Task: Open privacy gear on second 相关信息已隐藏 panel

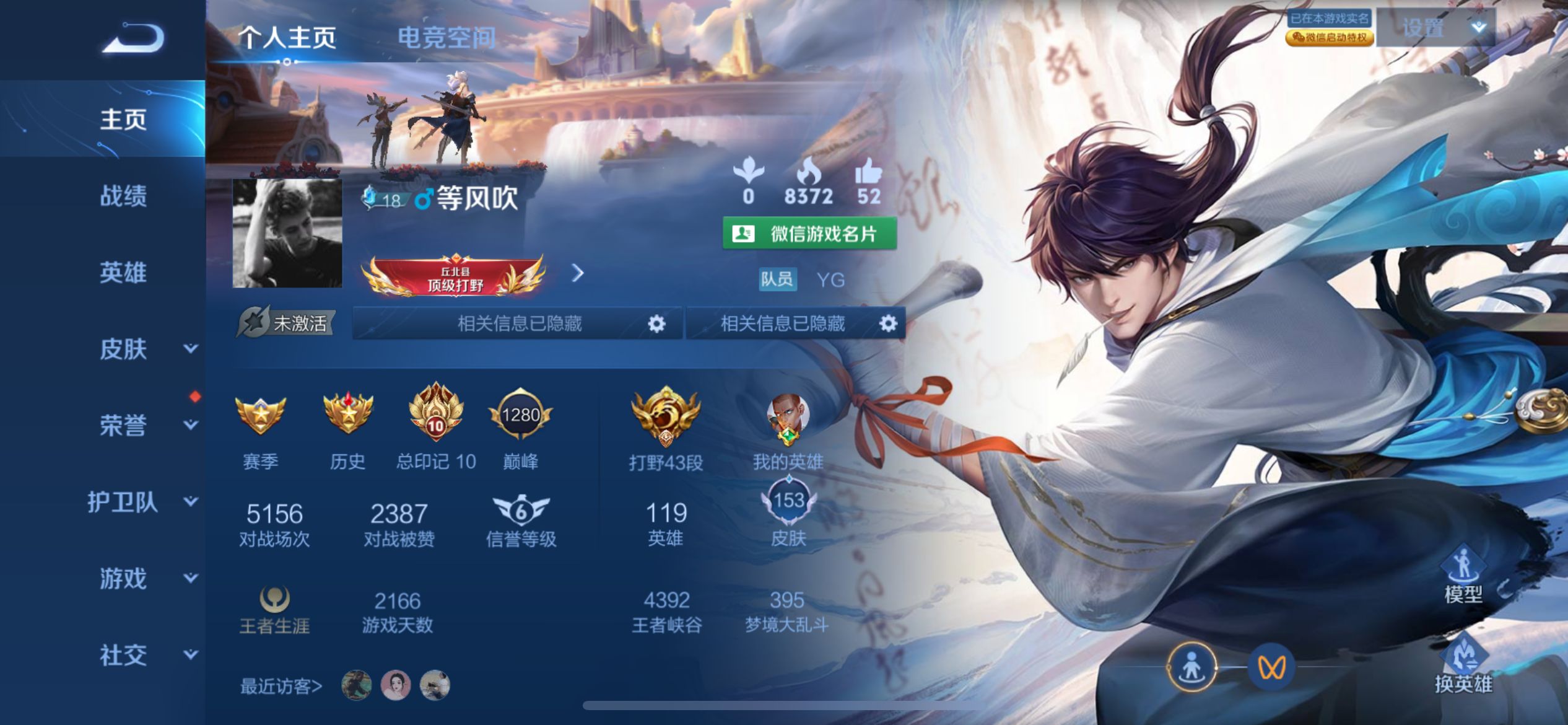Action: coord(888,324)
